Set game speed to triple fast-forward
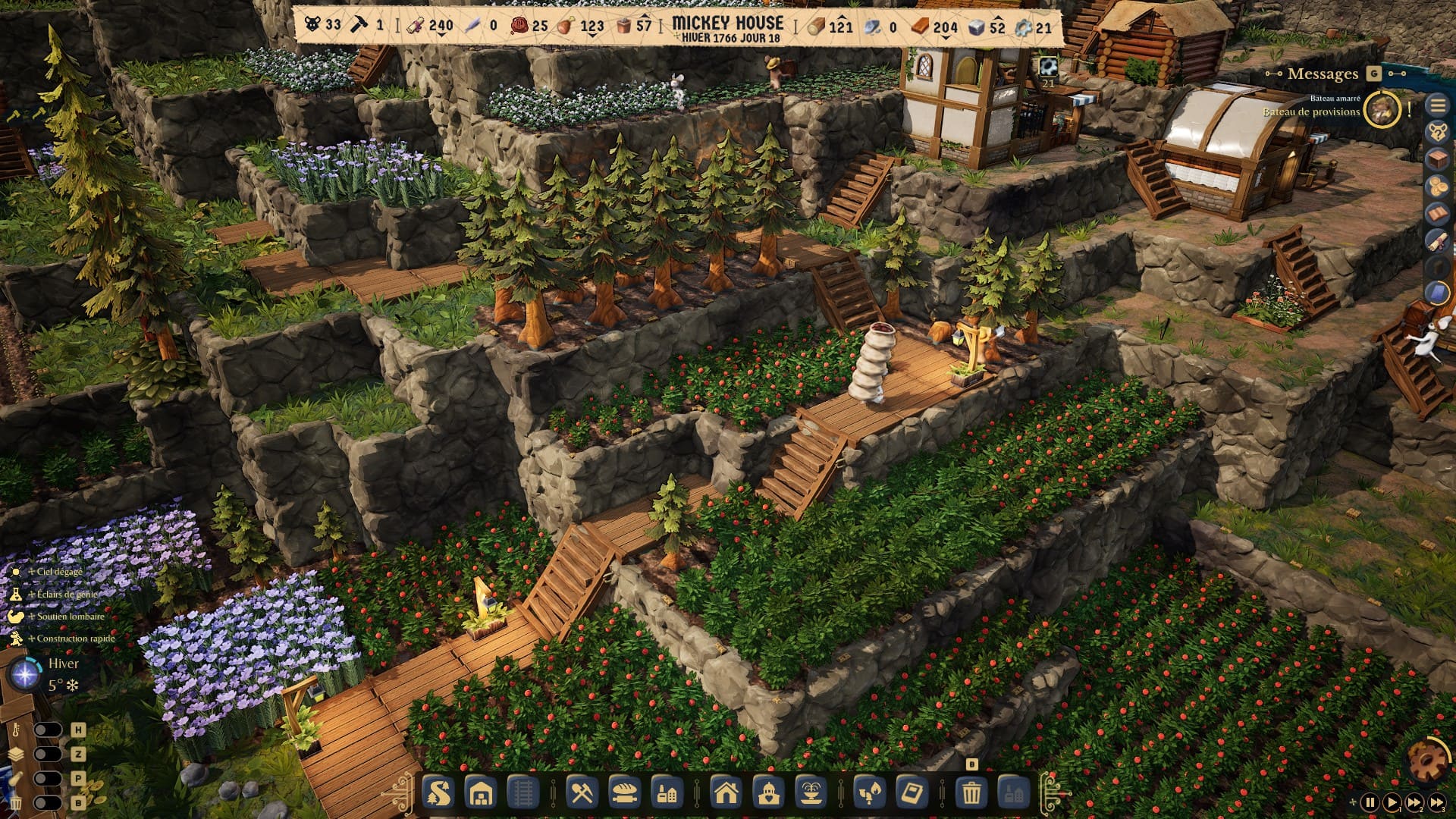The image size is (1456, 819). [1437, 802]
